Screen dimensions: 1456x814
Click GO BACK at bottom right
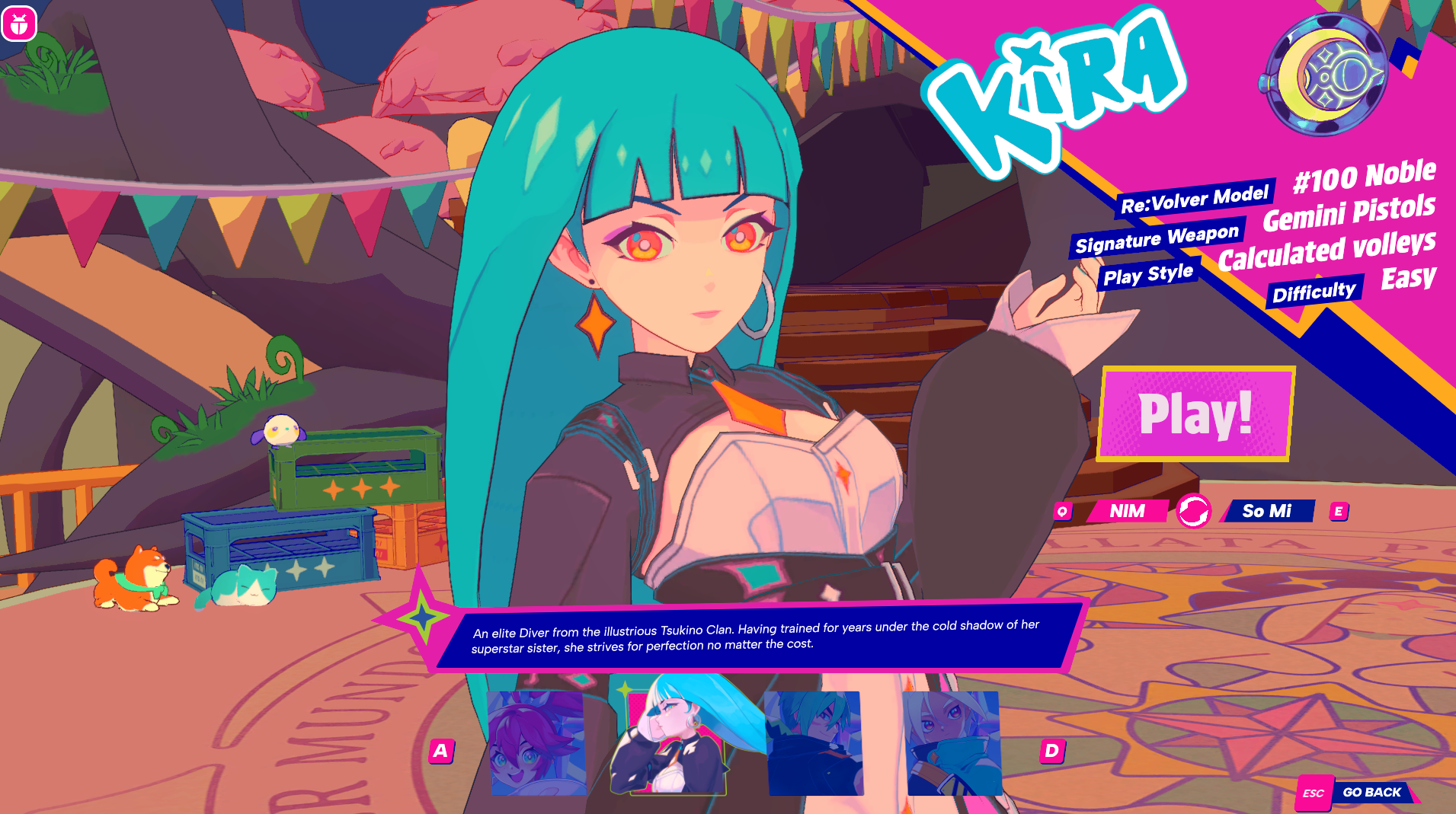(1372, 793)
